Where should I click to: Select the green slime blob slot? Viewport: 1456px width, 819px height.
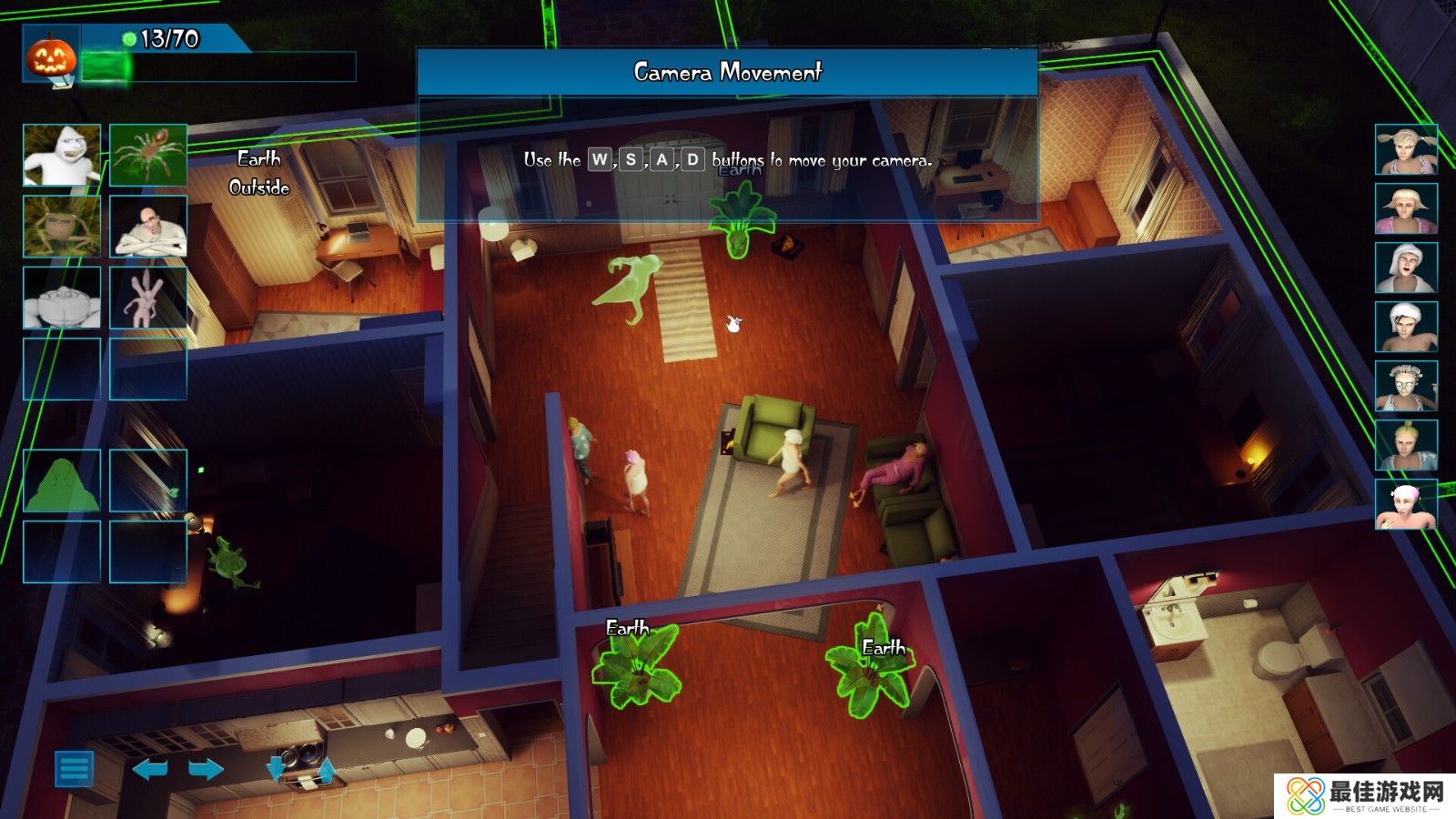point(62,480)
